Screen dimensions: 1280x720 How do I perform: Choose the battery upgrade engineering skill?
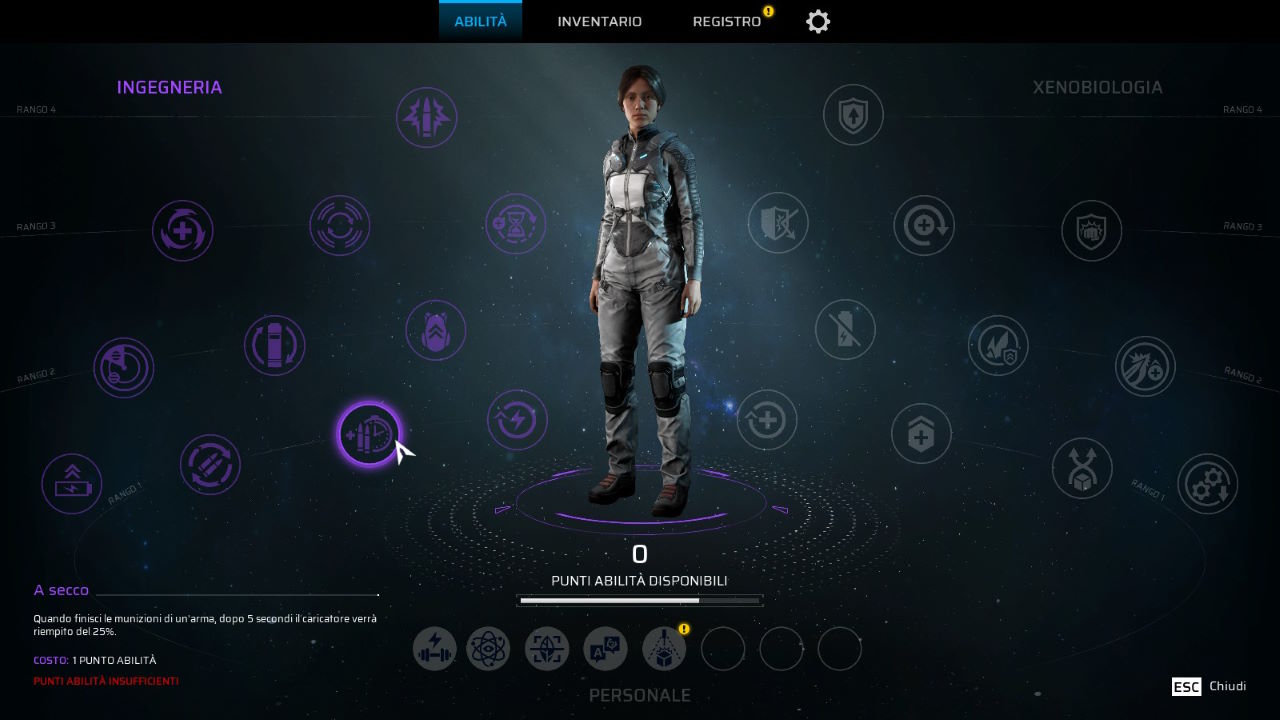click(x=72, y=483)
